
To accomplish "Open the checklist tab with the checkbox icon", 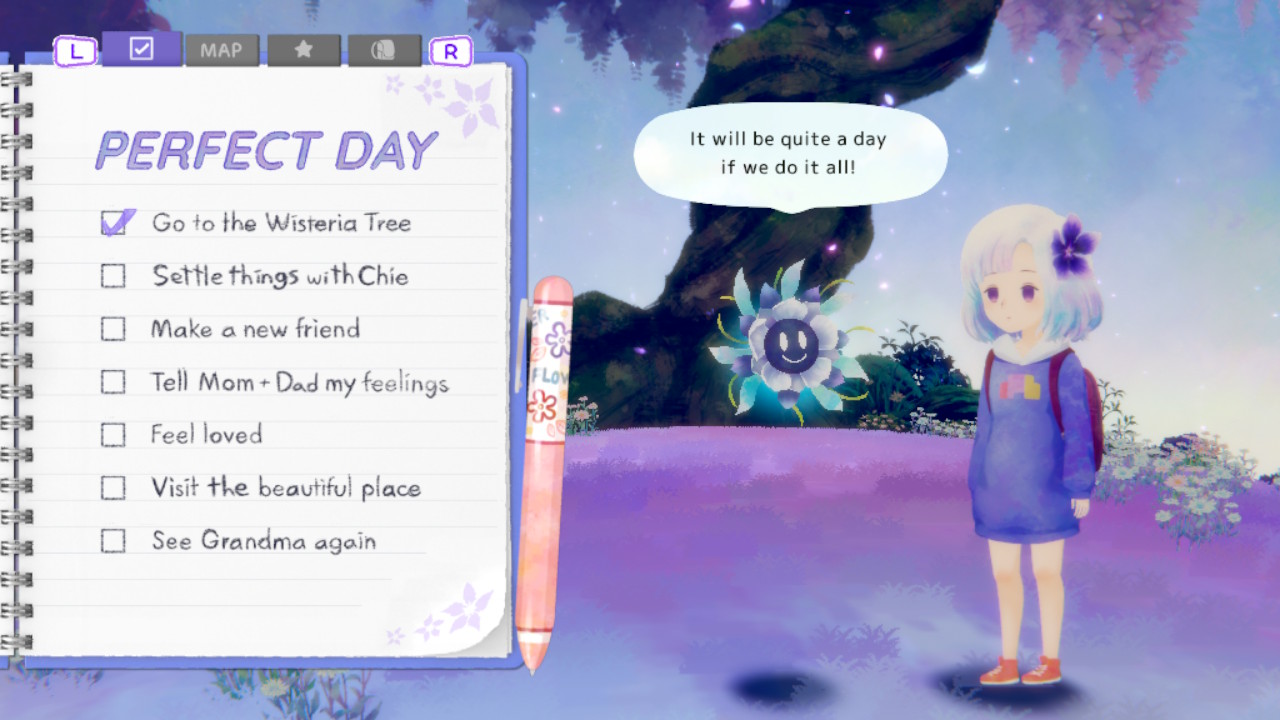I will click(x=143, y=48).
